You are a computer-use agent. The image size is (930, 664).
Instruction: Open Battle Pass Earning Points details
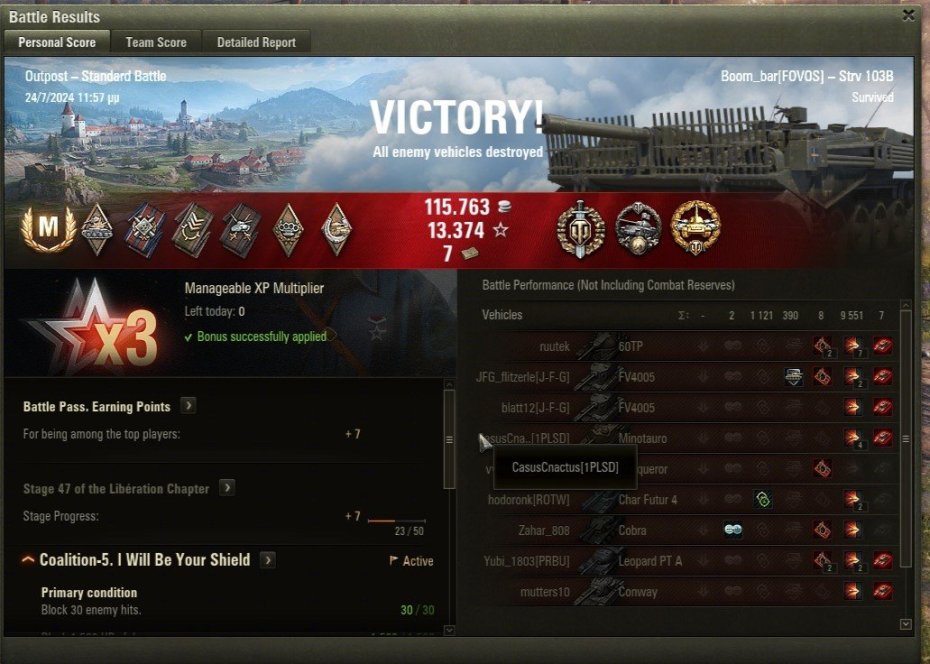188,406
